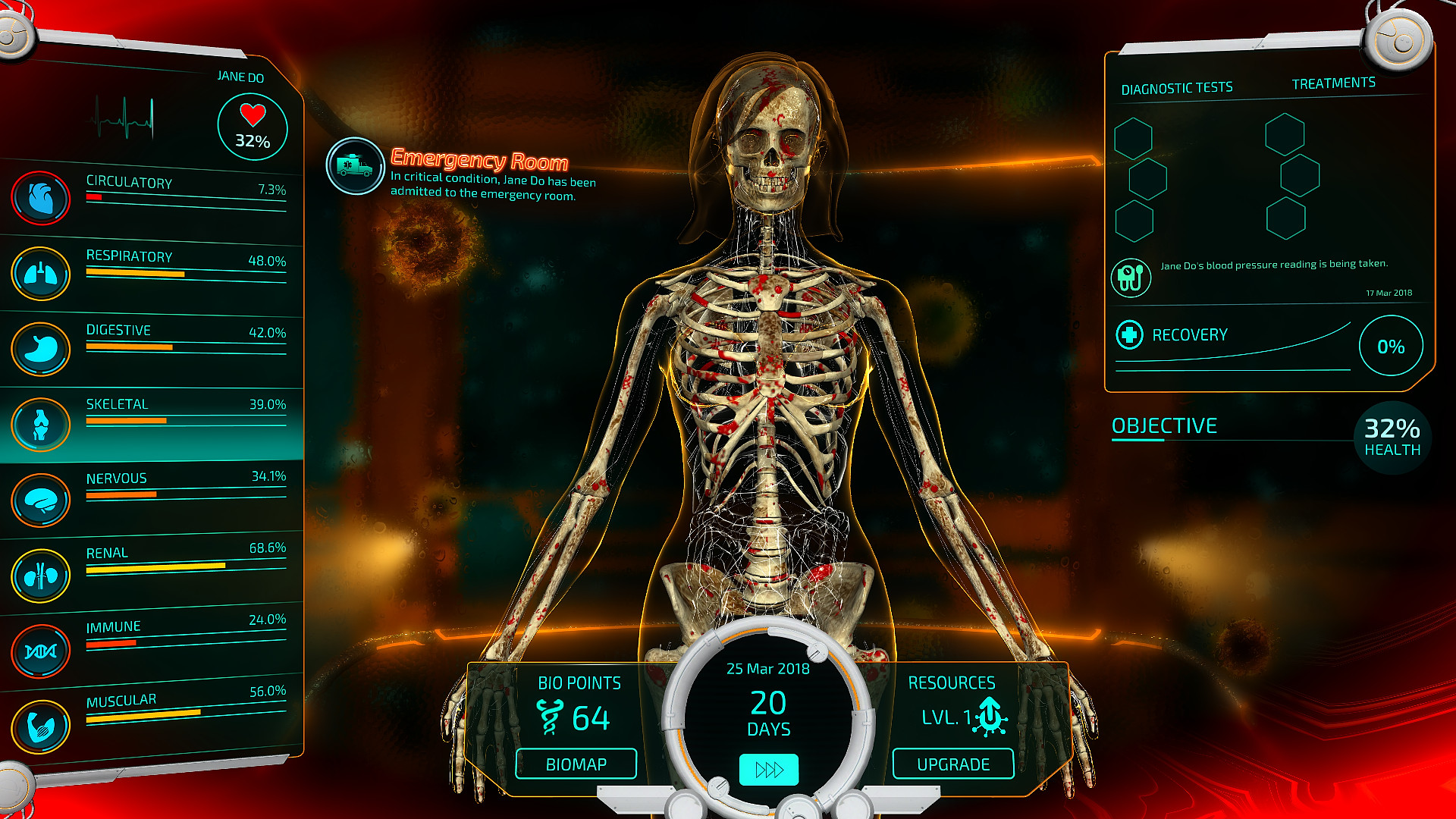This screenshot has width=1456, height=819.
Task: Select the Muscular hand icon
Action: (x=41, y=725)
